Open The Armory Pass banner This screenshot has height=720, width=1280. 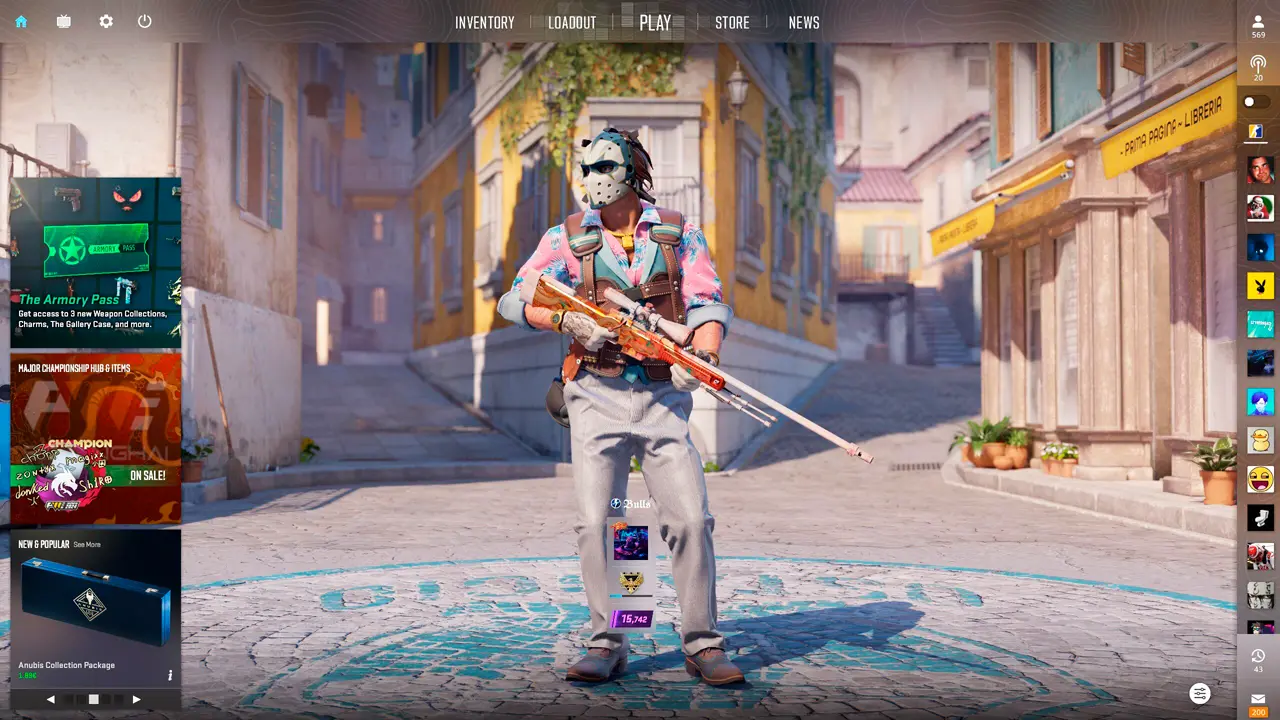(96, 262)
